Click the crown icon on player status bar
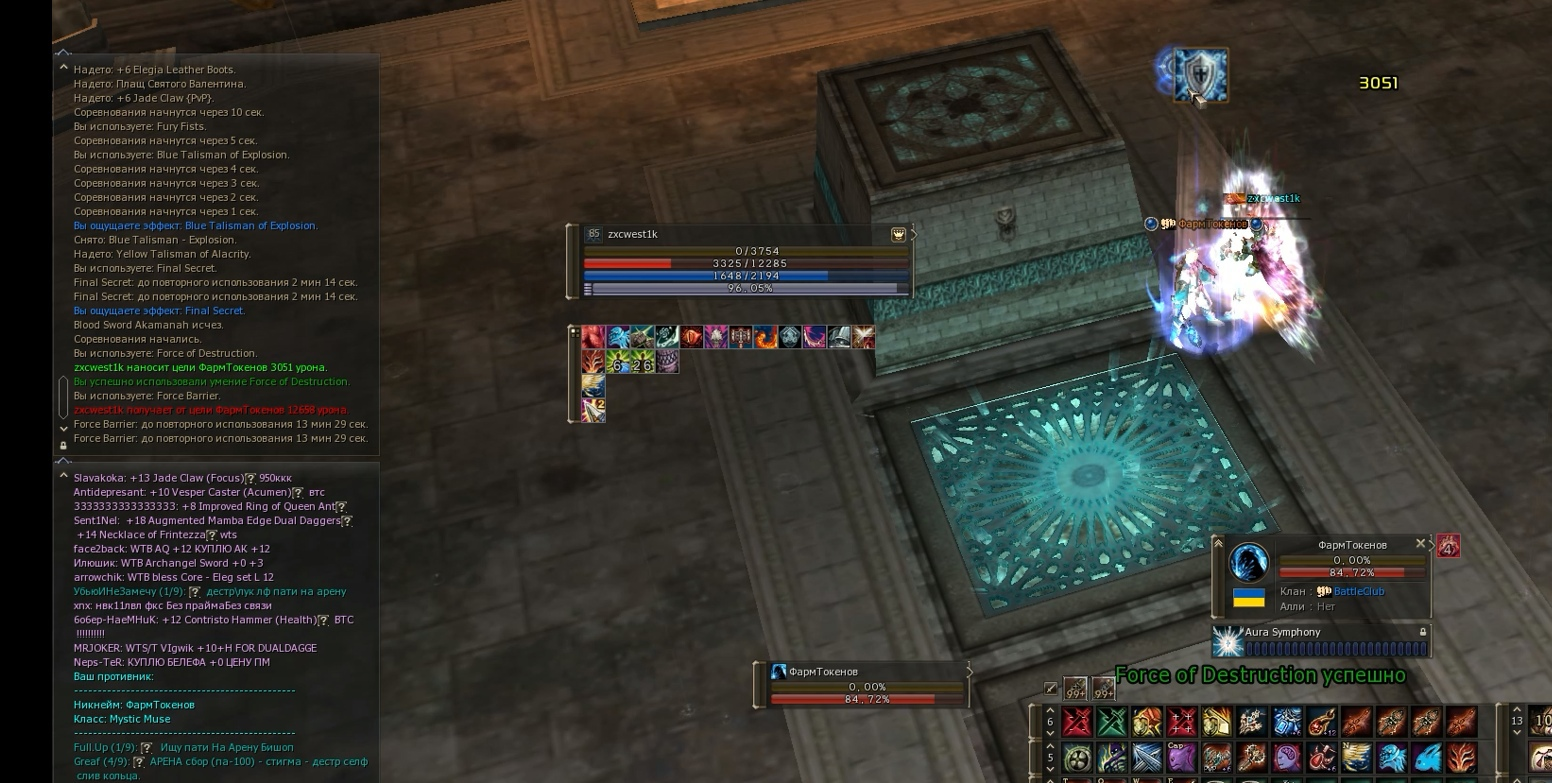The height and width of the screenshot is (783, 1552). tap(898, 234)
